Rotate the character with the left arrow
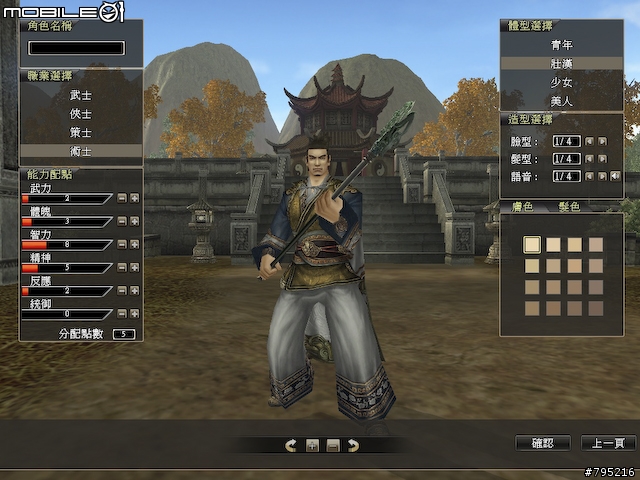This screenshot has width=640, height=480. click(291, 445)
